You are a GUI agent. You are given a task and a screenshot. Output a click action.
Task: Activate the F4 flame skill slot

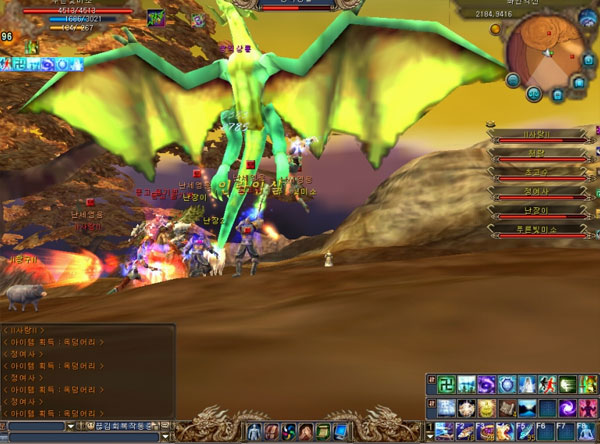pos(506,431)
